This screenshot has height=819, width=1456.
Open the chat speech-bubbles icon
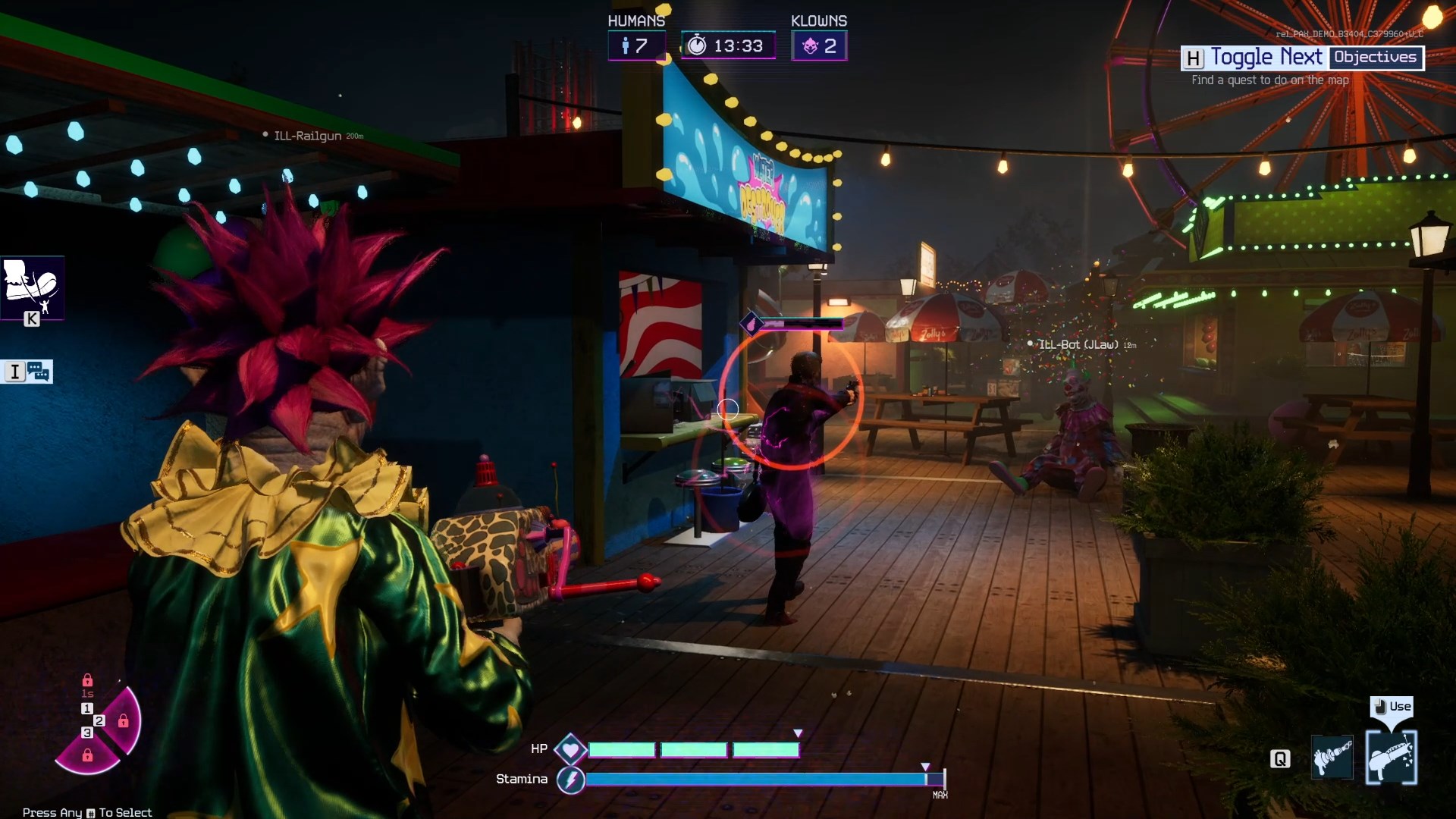(38, 372)
